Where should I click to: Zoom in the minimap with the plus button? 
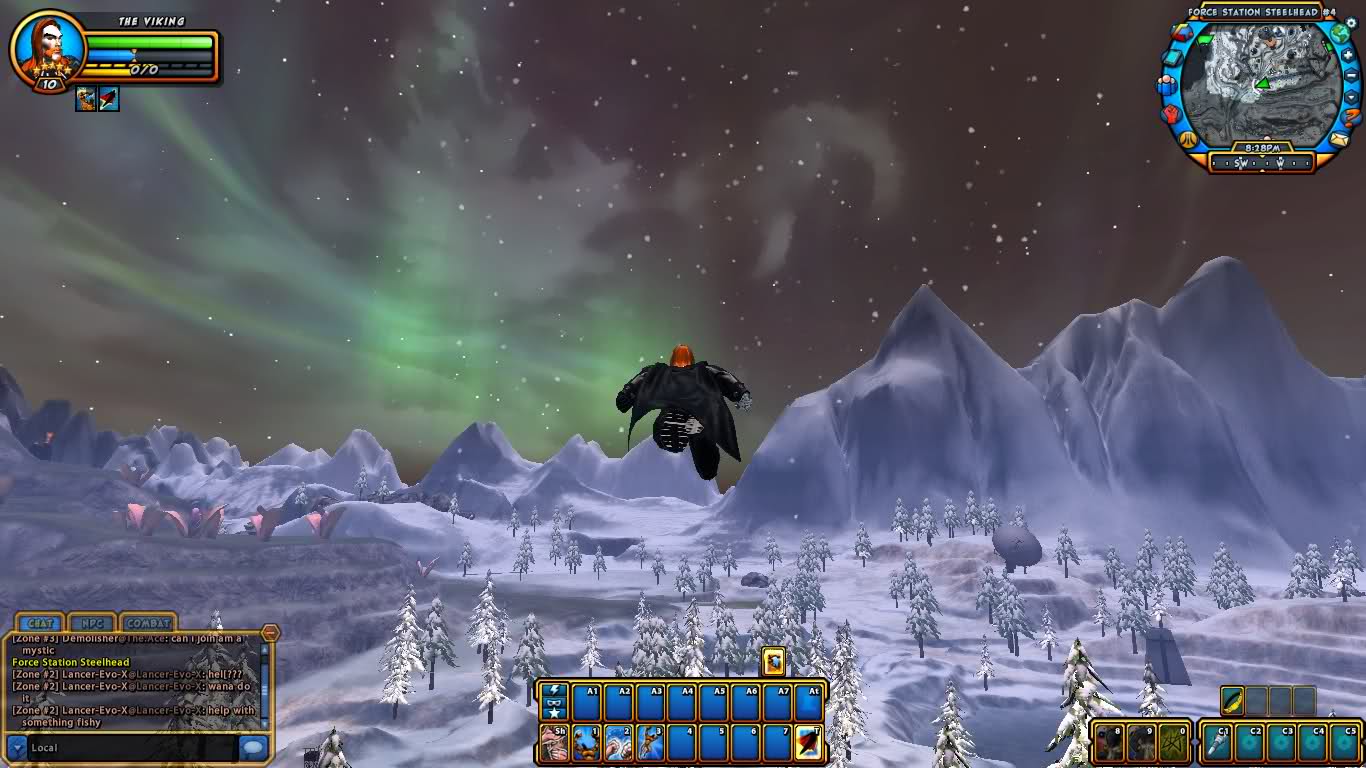(x=1349, y=53)
